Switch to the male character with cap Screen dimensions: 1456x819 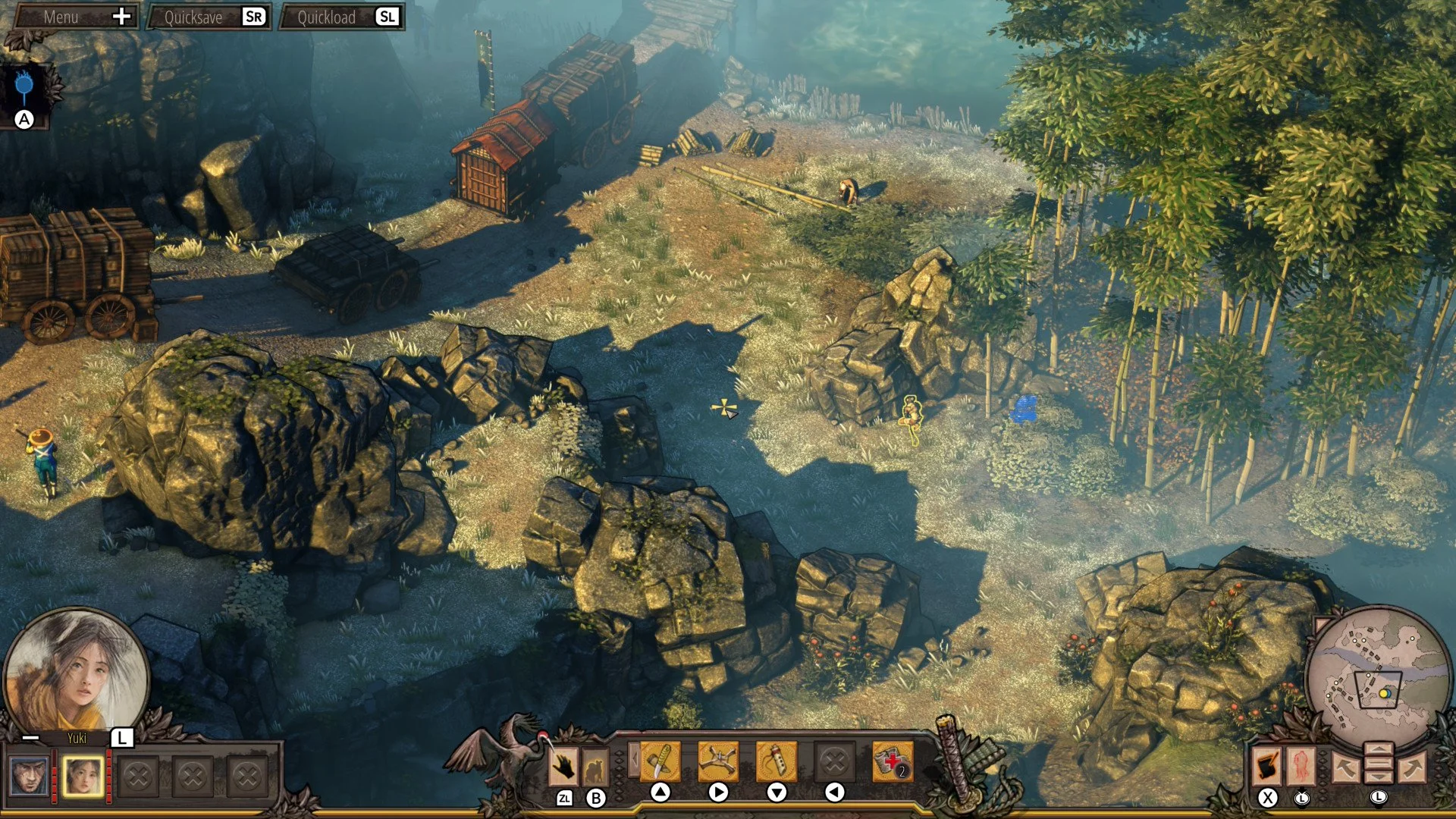[x=30, y=776]
